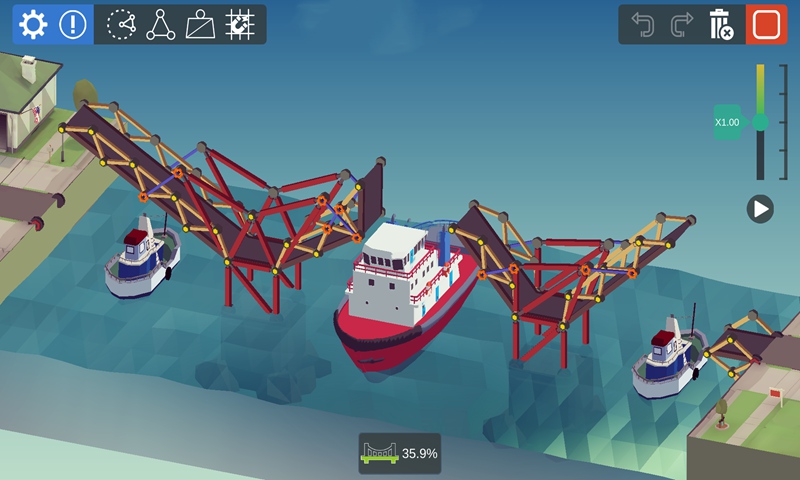Choose the trapezoid shape tool

200,25
